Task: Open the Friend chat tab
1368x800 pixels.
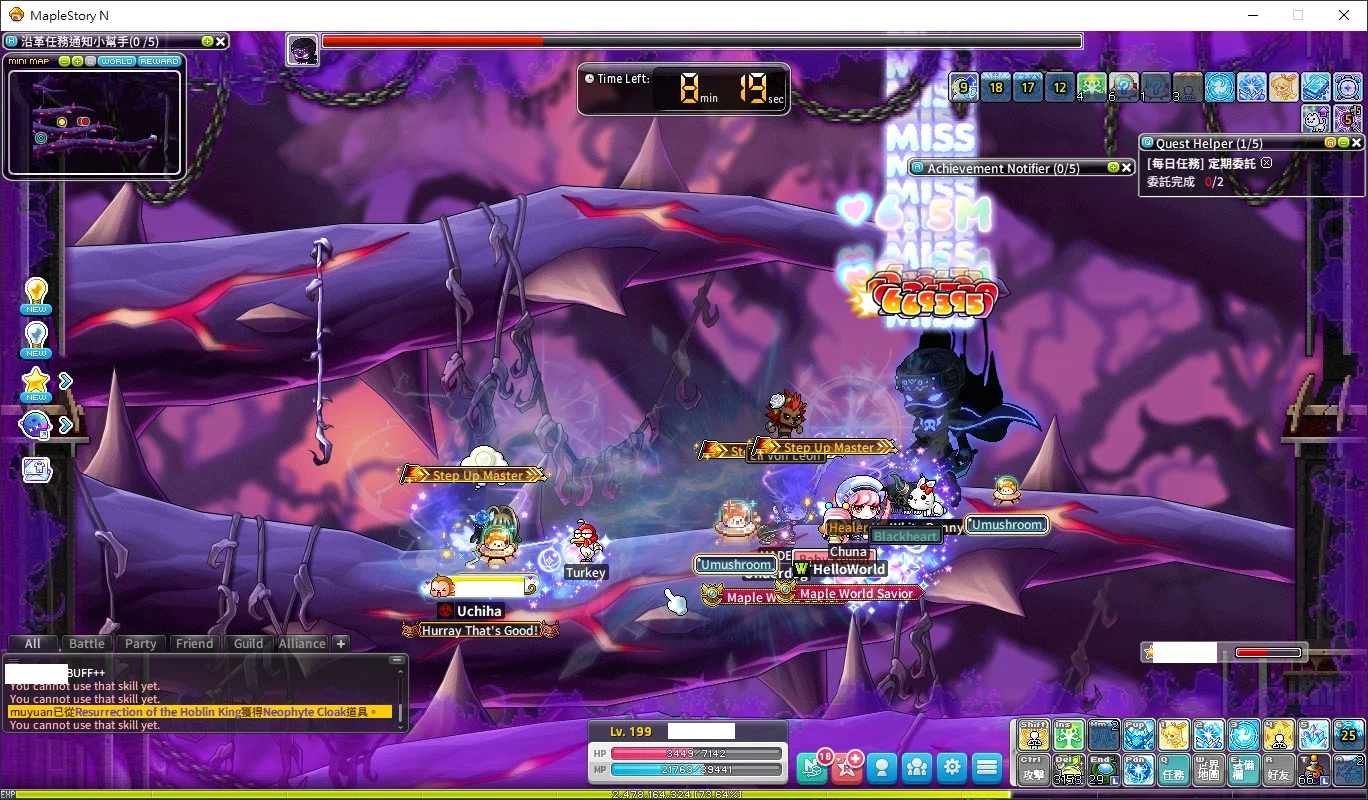Action: click(x=194, y=644)
